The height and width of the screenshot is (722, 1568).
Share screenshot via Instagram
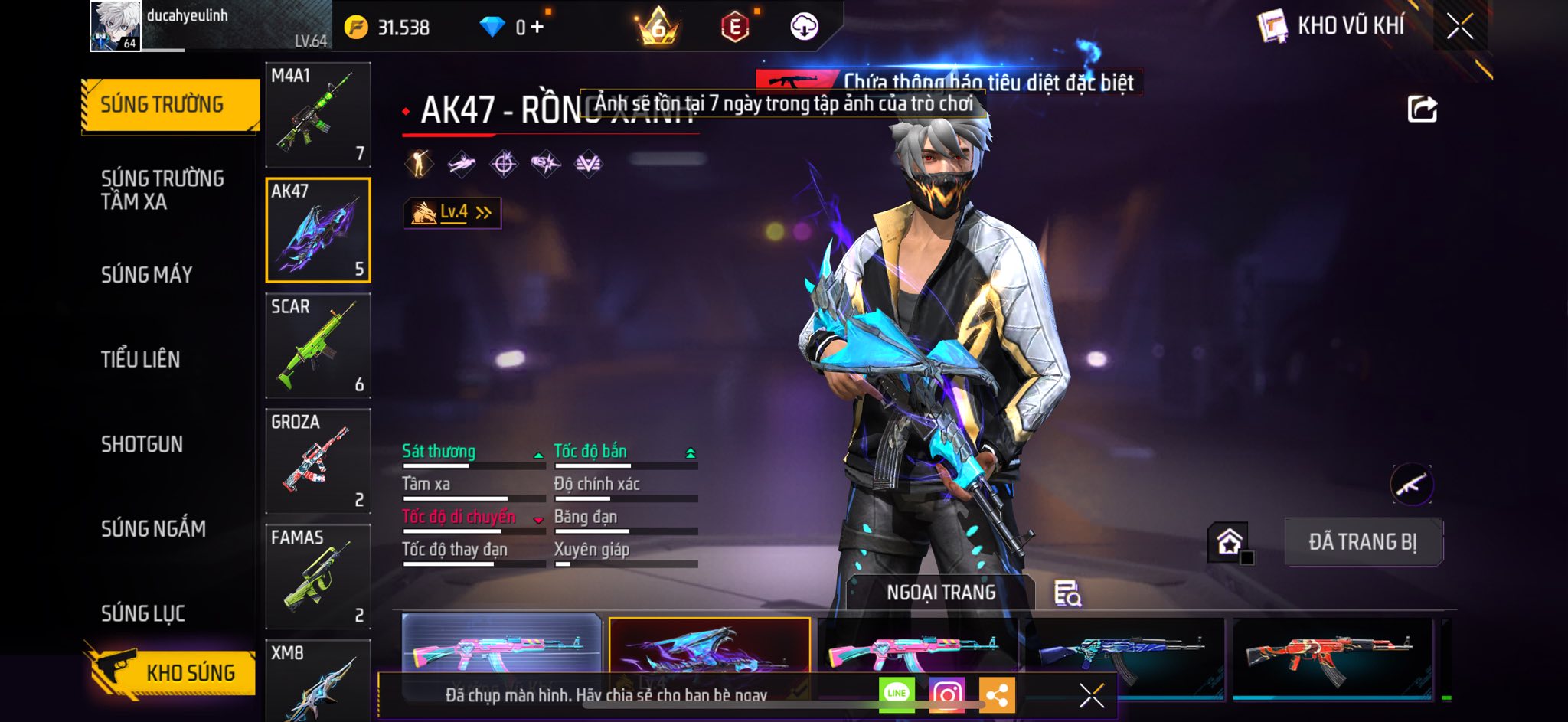click(x=946, y=694)
